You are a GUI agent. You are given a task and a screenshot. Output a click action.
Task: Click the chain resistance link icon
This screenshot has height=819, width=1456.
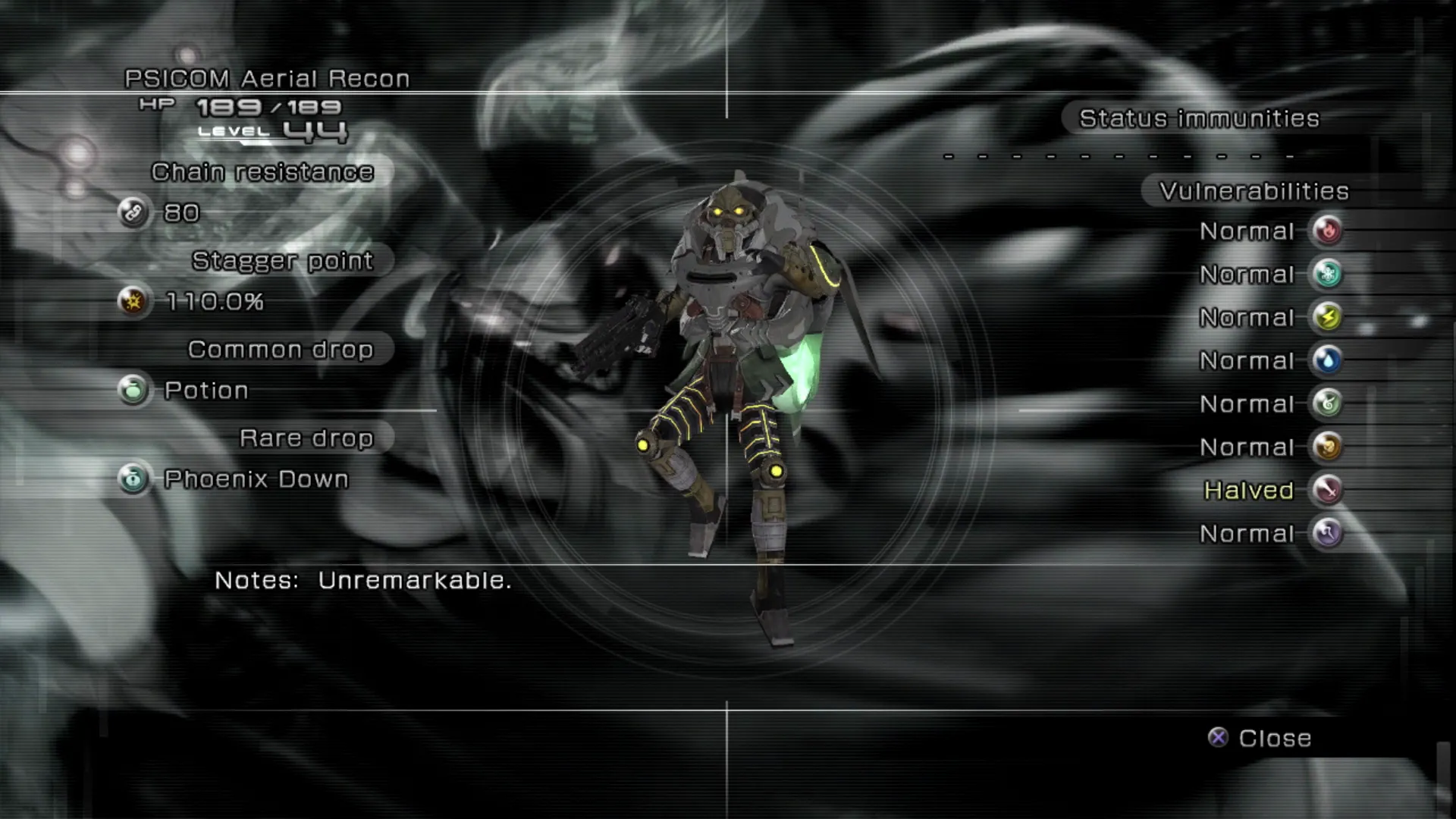pos(133,213)
